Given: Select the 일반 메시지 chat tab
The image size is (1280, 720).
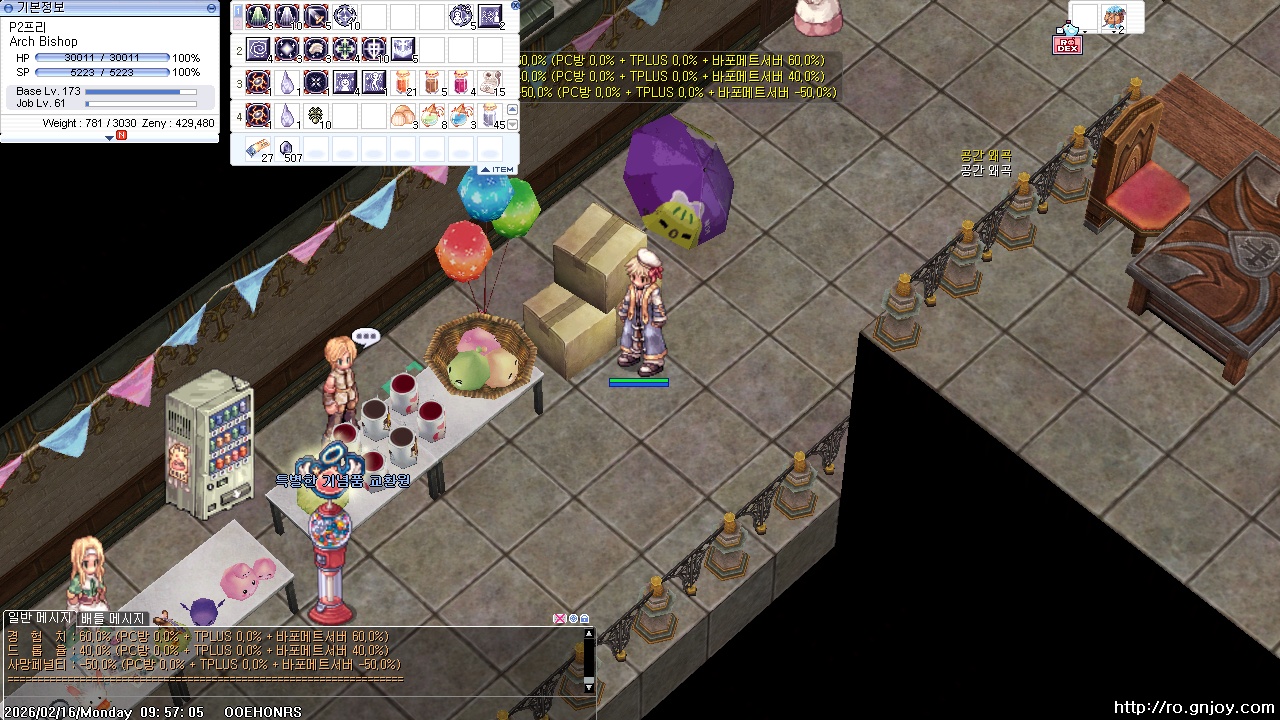Looking at the screenshot, I should pos(38,619).
